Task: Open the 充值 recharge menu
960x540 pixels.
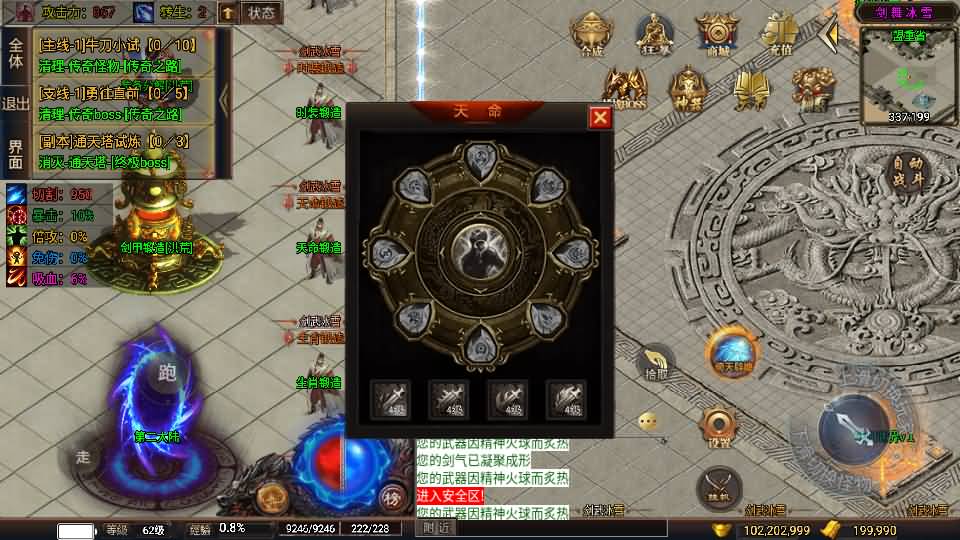Action: pos(781,35)
